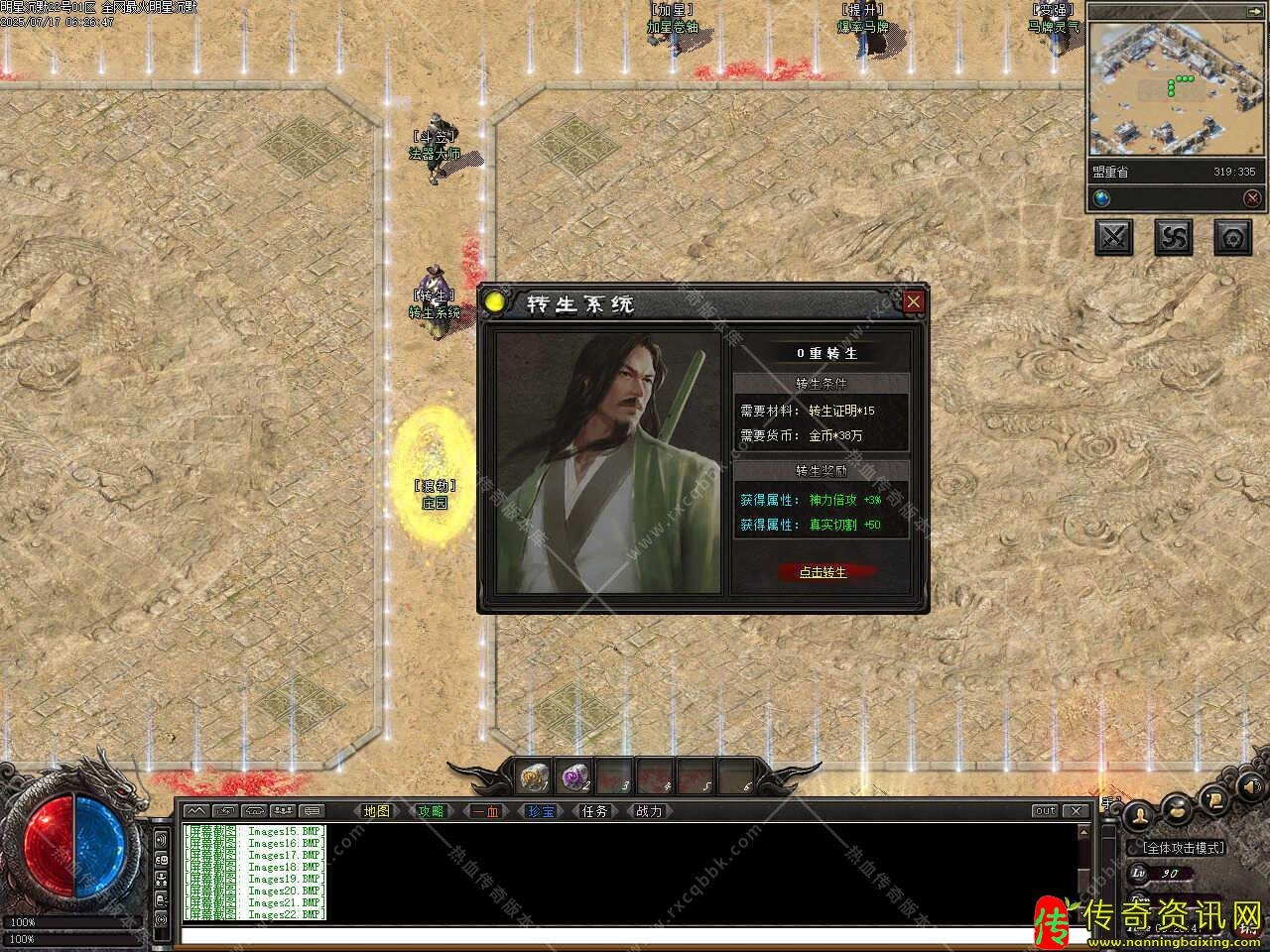This screenshot has width=1270, height=952.
Task: Open the 地图 map tab
Action: point(377,811)
